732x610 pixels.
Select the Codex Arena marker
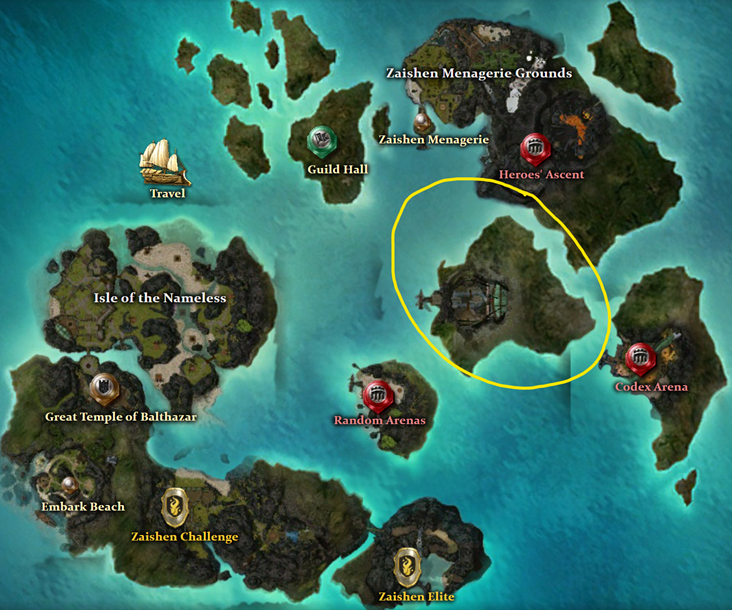640,358
